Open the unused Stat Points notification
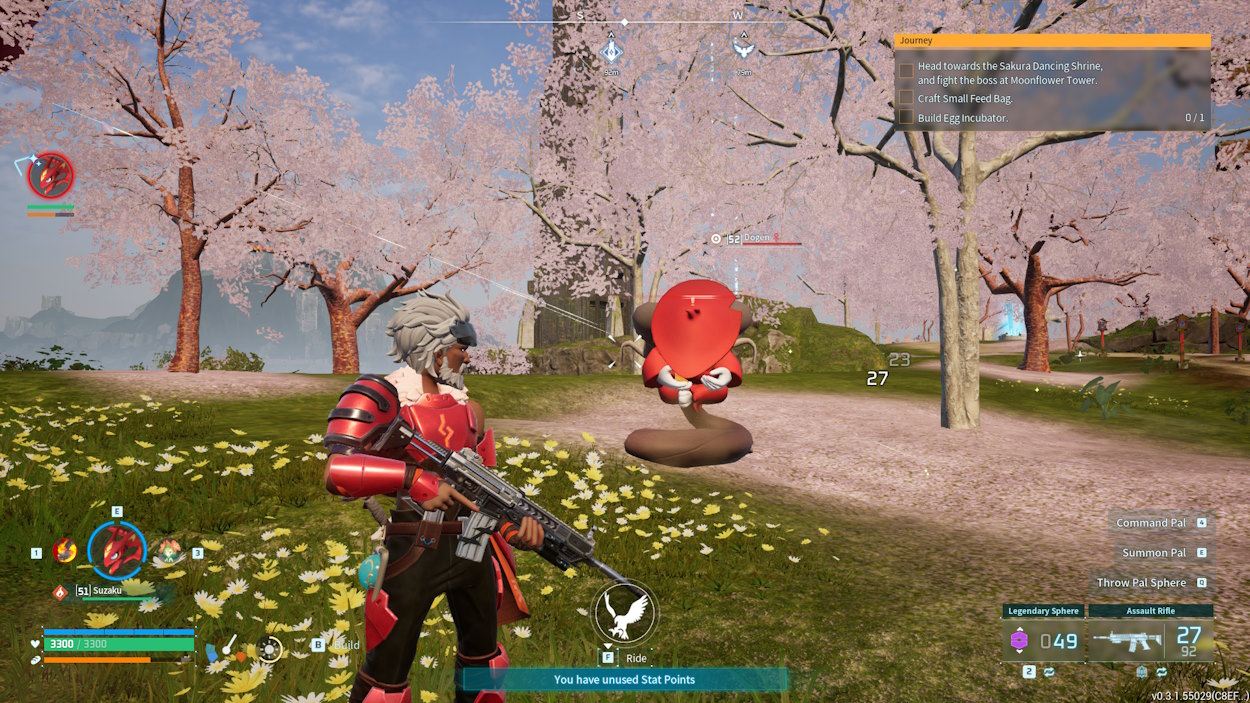The image size is (1250, 703). point(624,680)
